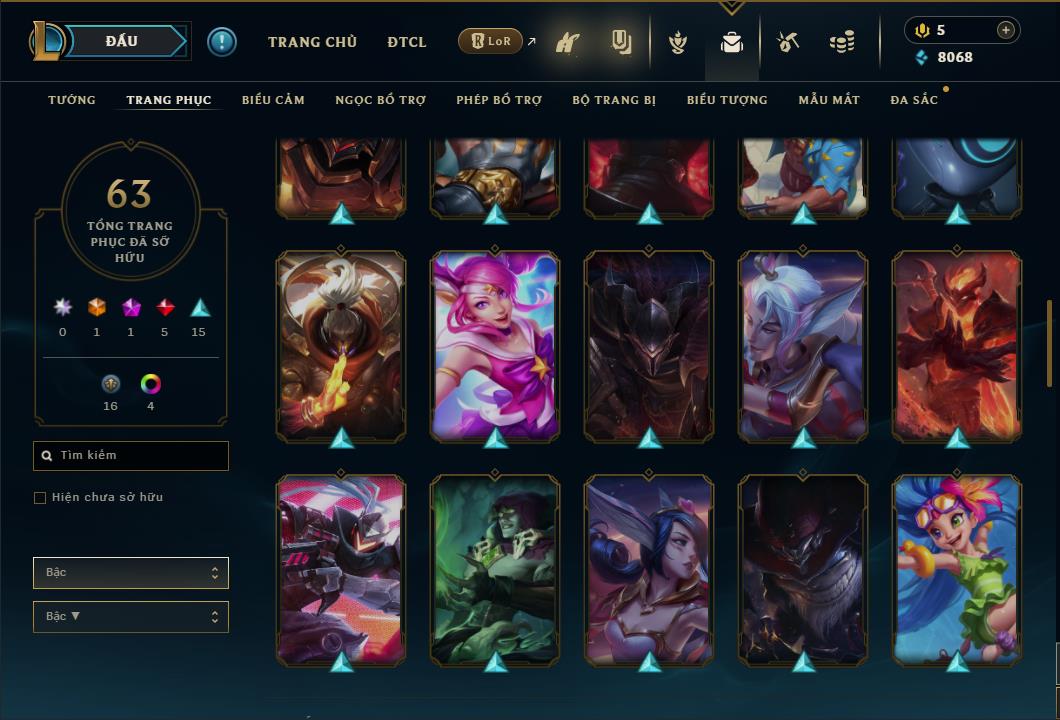This screenshot has width=1060, height=720.
Task: Select the NGỌC BỔ TRỢ tab
Action: tap(380, 100)
